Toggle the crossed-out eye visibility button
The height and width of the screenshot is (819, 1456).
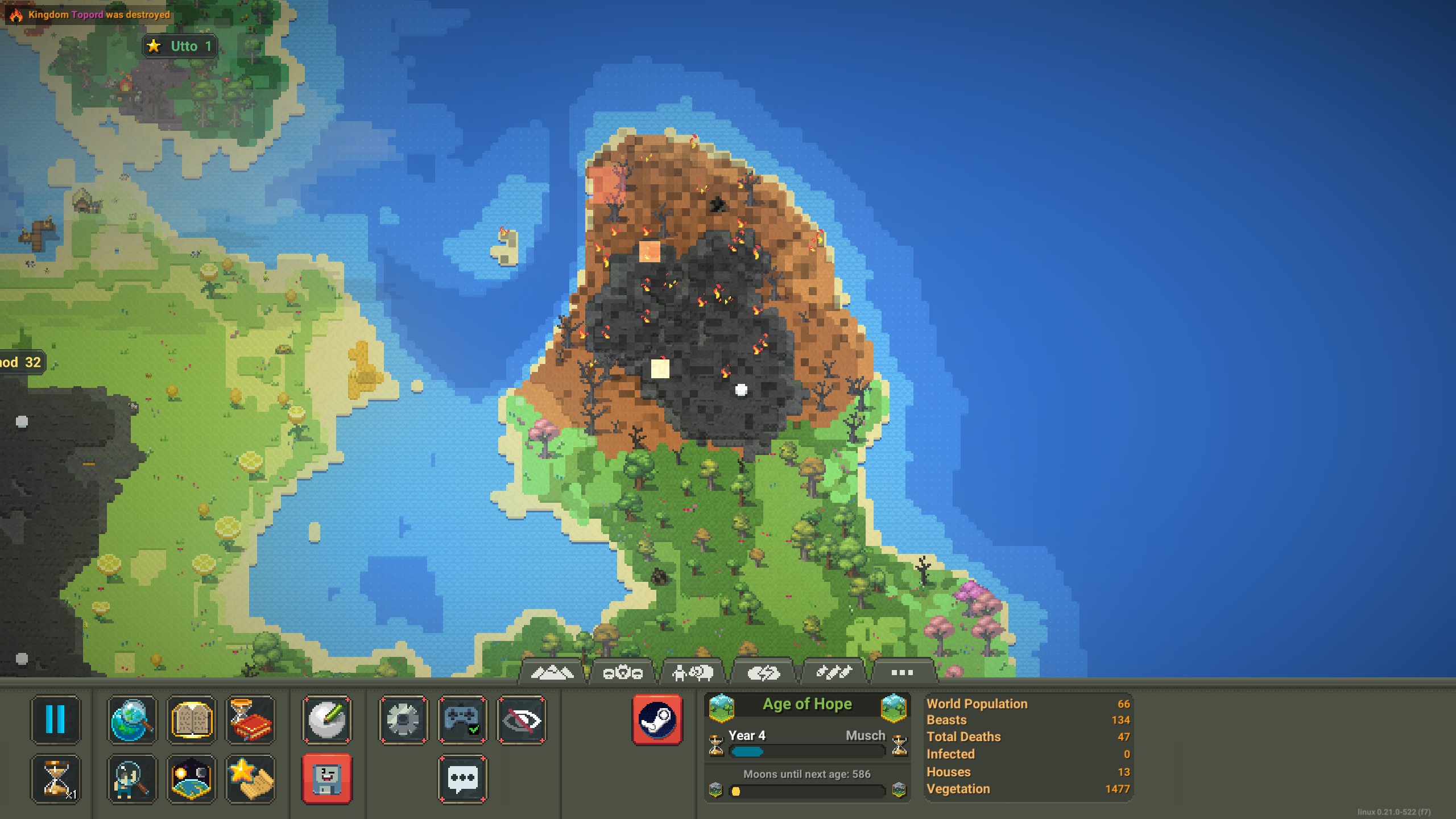[522, 719]
